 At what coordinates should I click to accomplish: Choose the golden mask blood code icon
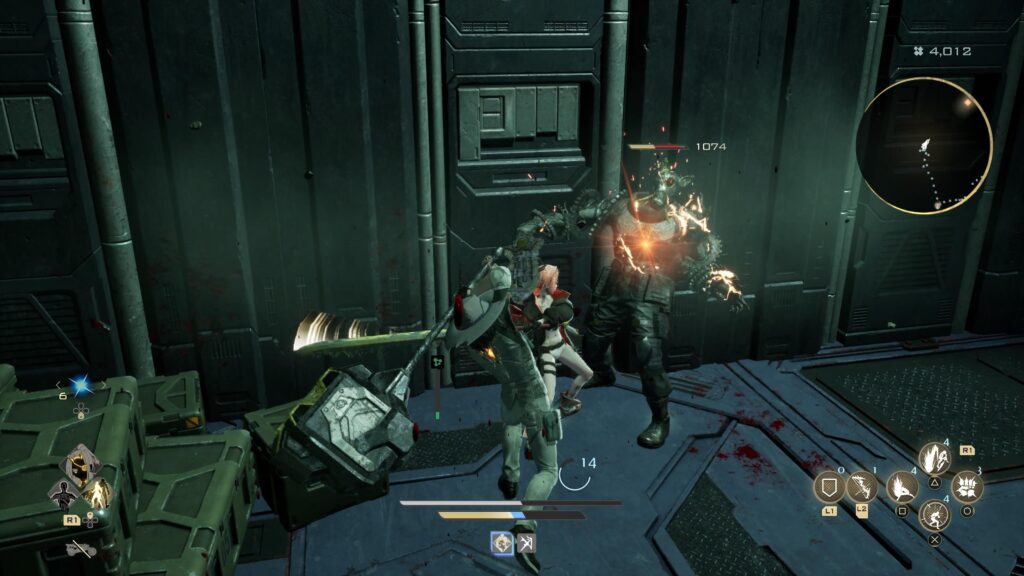(80, 465)
